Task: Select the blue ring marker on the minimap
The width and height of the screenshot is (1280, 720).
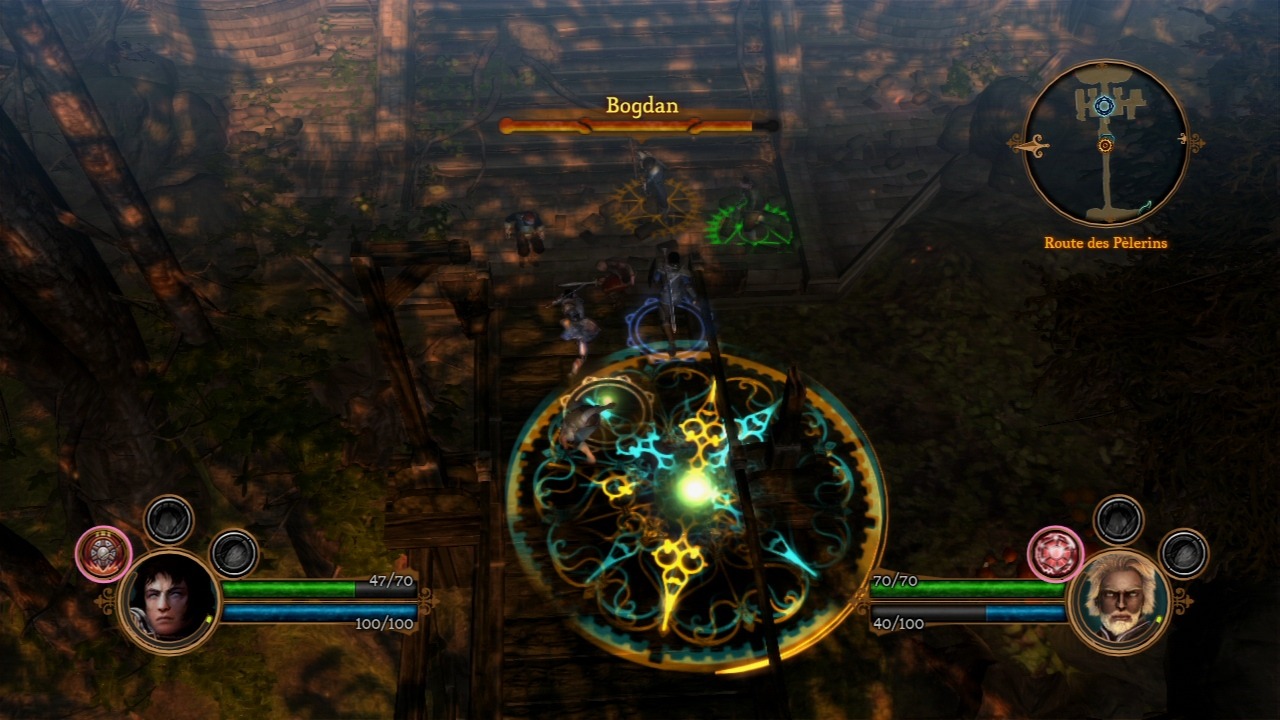Action: (x=1103, y=106)
